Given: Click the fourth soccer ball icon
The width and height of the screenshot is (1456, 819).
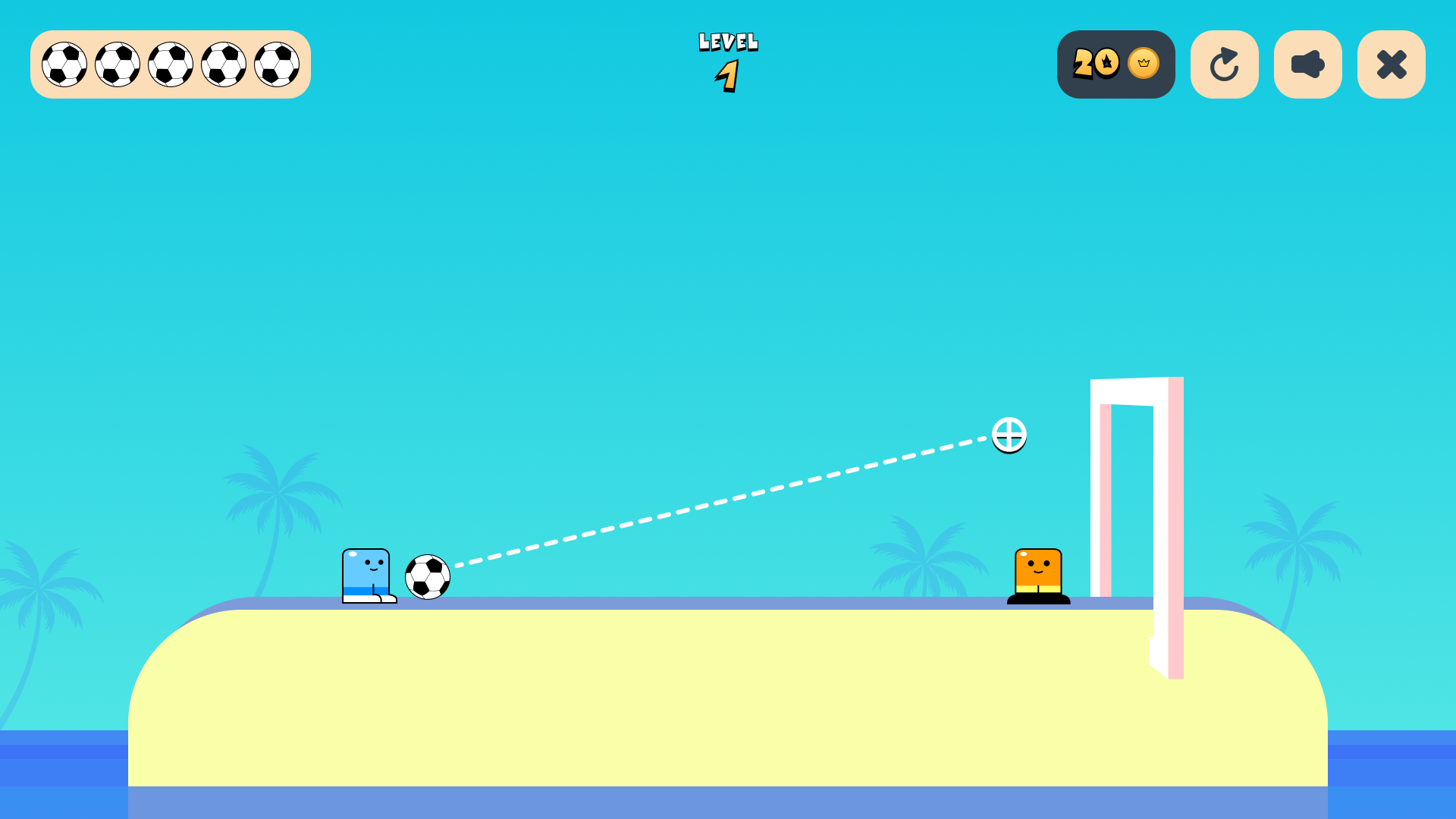Looking at the screenshot, I should (223, 64).
